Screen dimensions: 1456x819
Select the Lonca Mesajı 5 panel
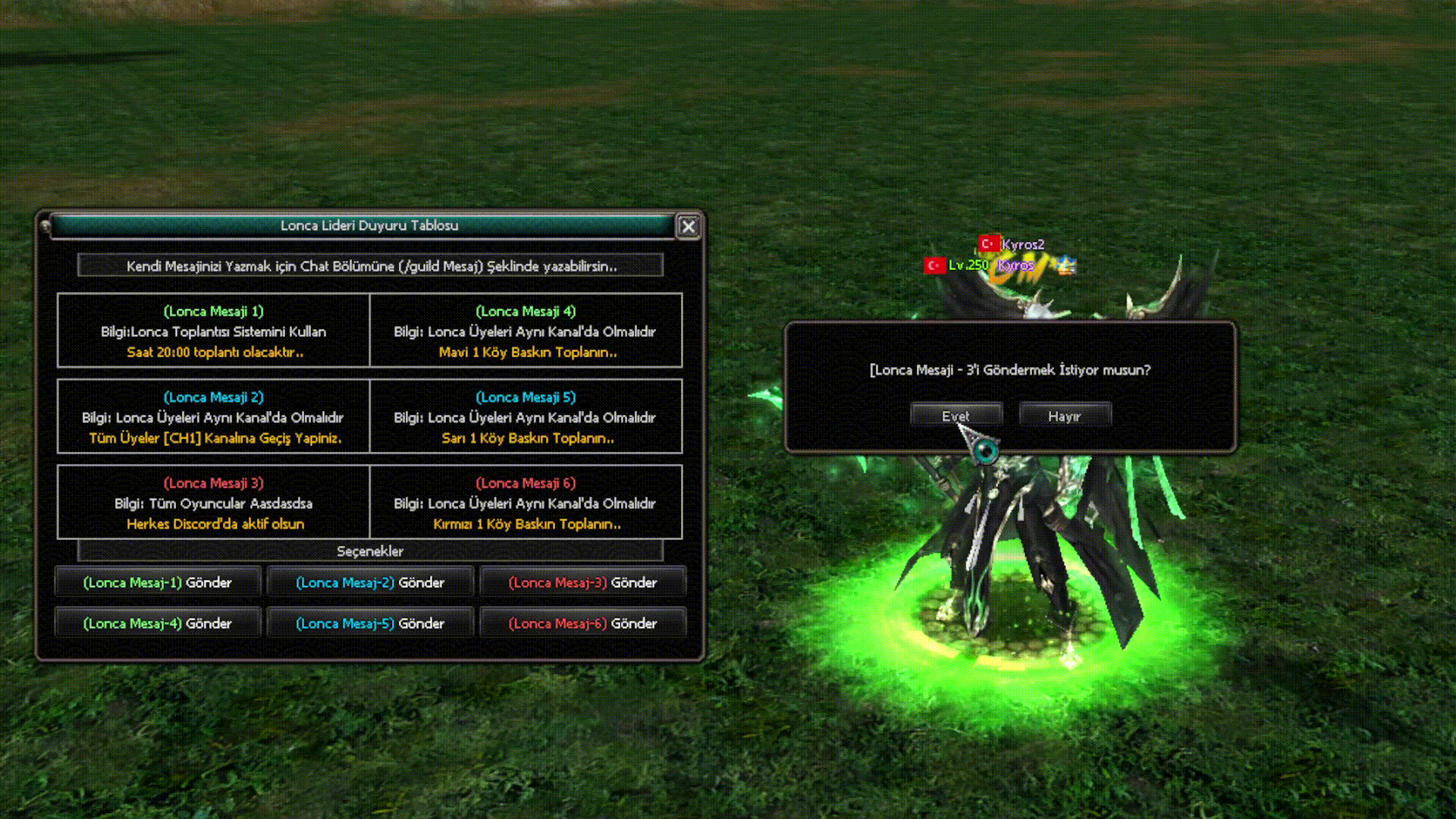526,417
